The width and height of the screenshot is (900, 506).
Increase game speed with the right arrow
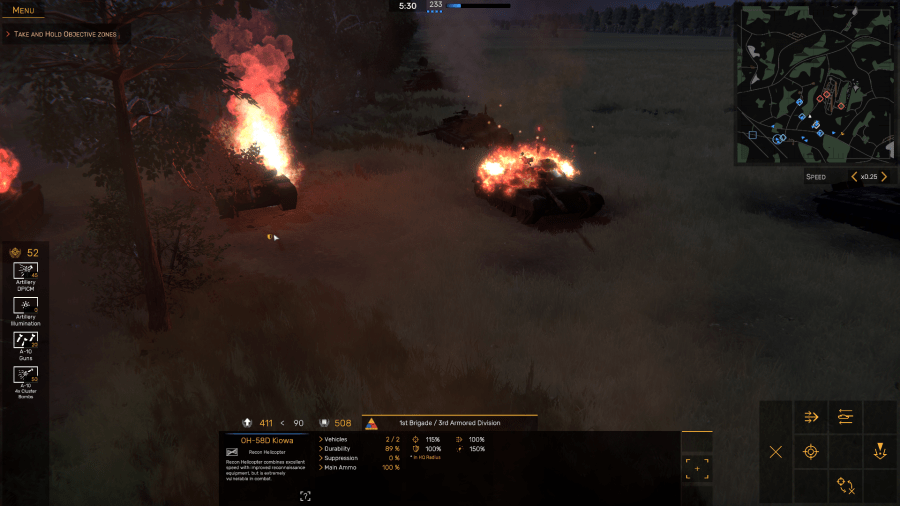(x=884, y=177)
